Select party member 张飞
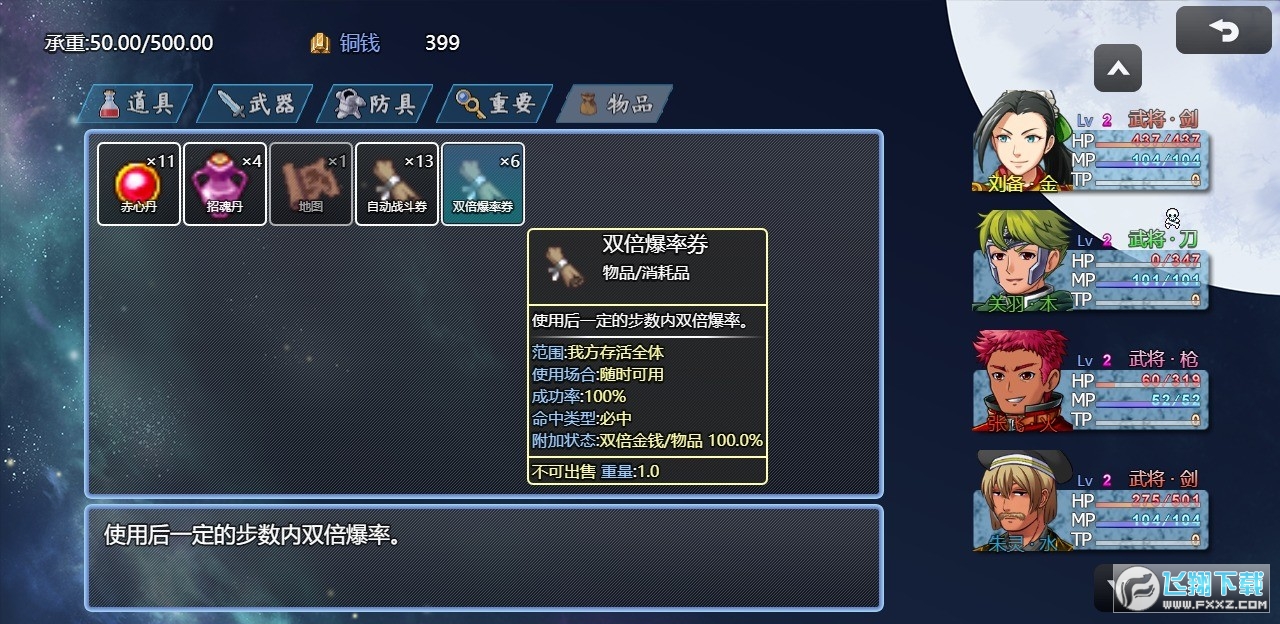This screenshot has height=624, width=1280. [1090, 382]
